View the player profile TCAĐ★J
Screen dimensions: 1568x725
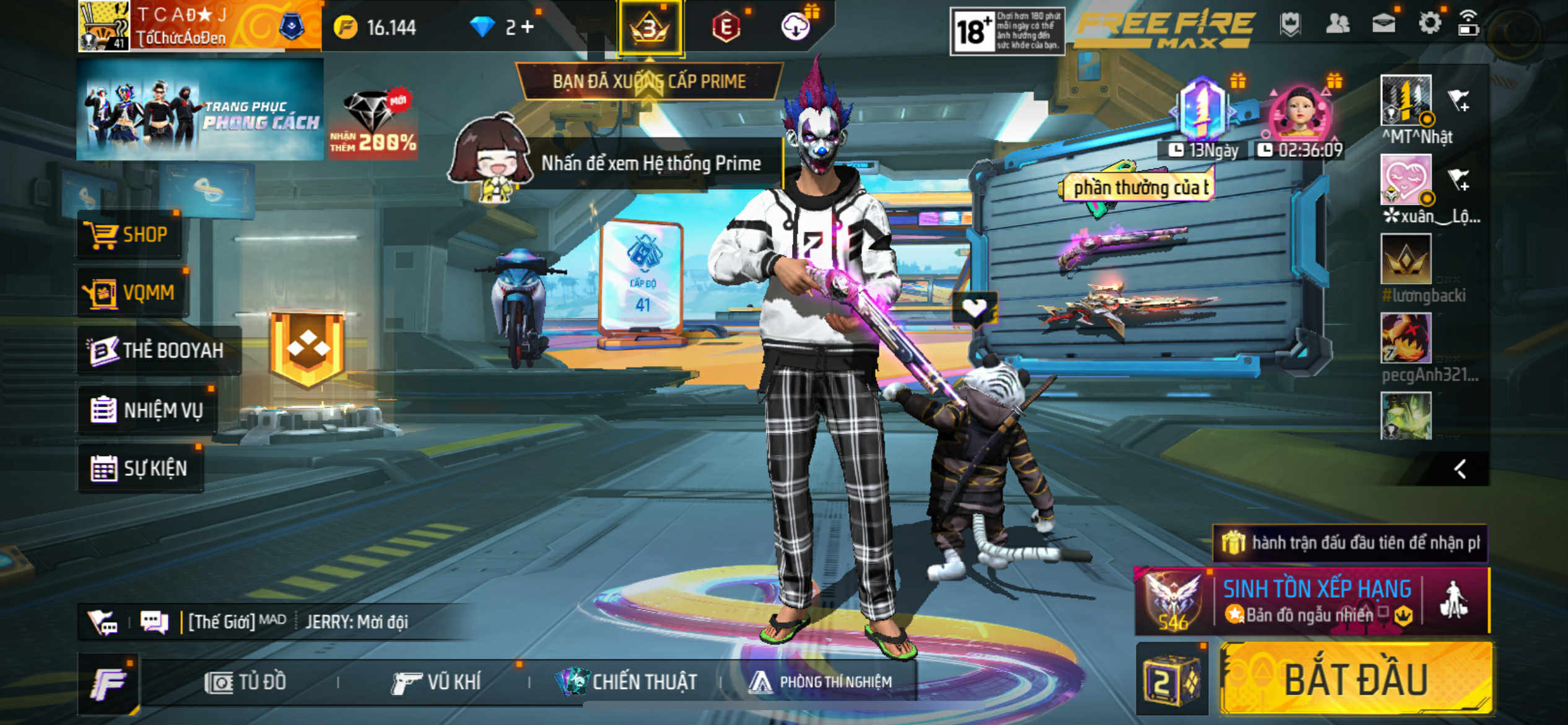[180, 26]
